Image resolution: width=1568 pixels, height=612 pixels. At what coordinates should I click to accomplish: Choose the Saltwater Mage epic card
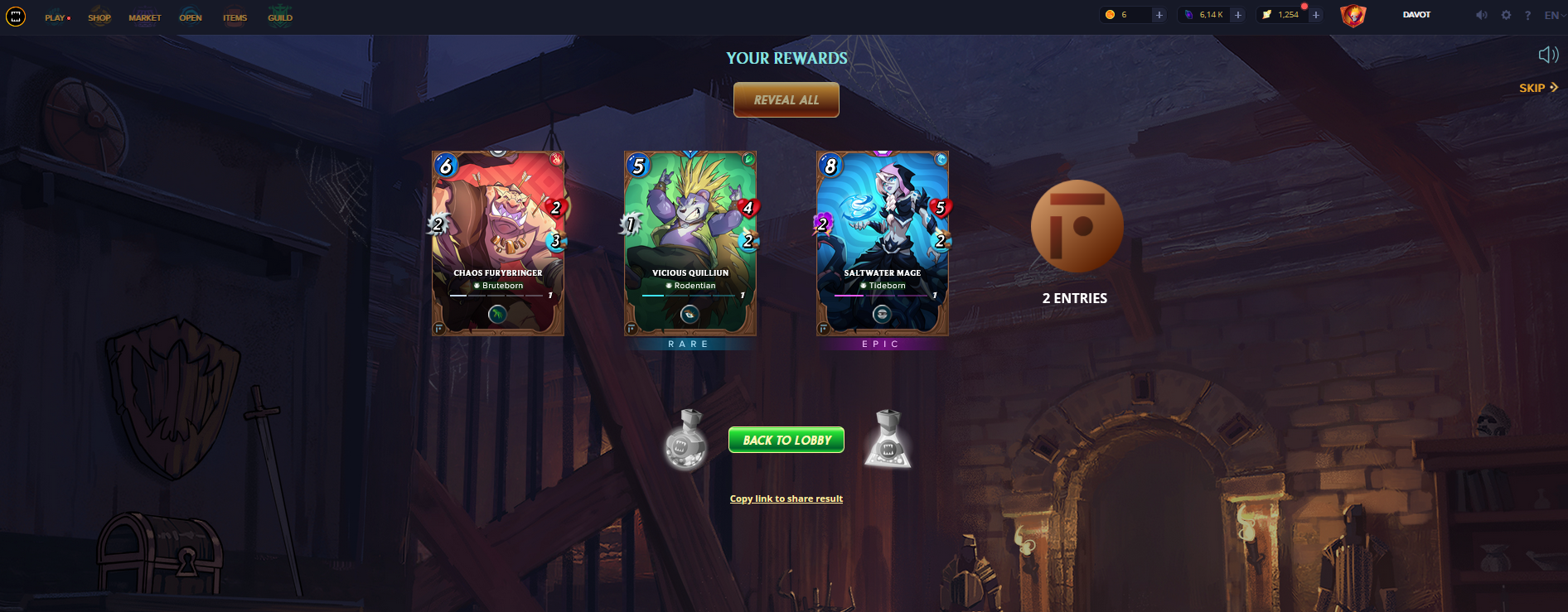pos(883,243)
